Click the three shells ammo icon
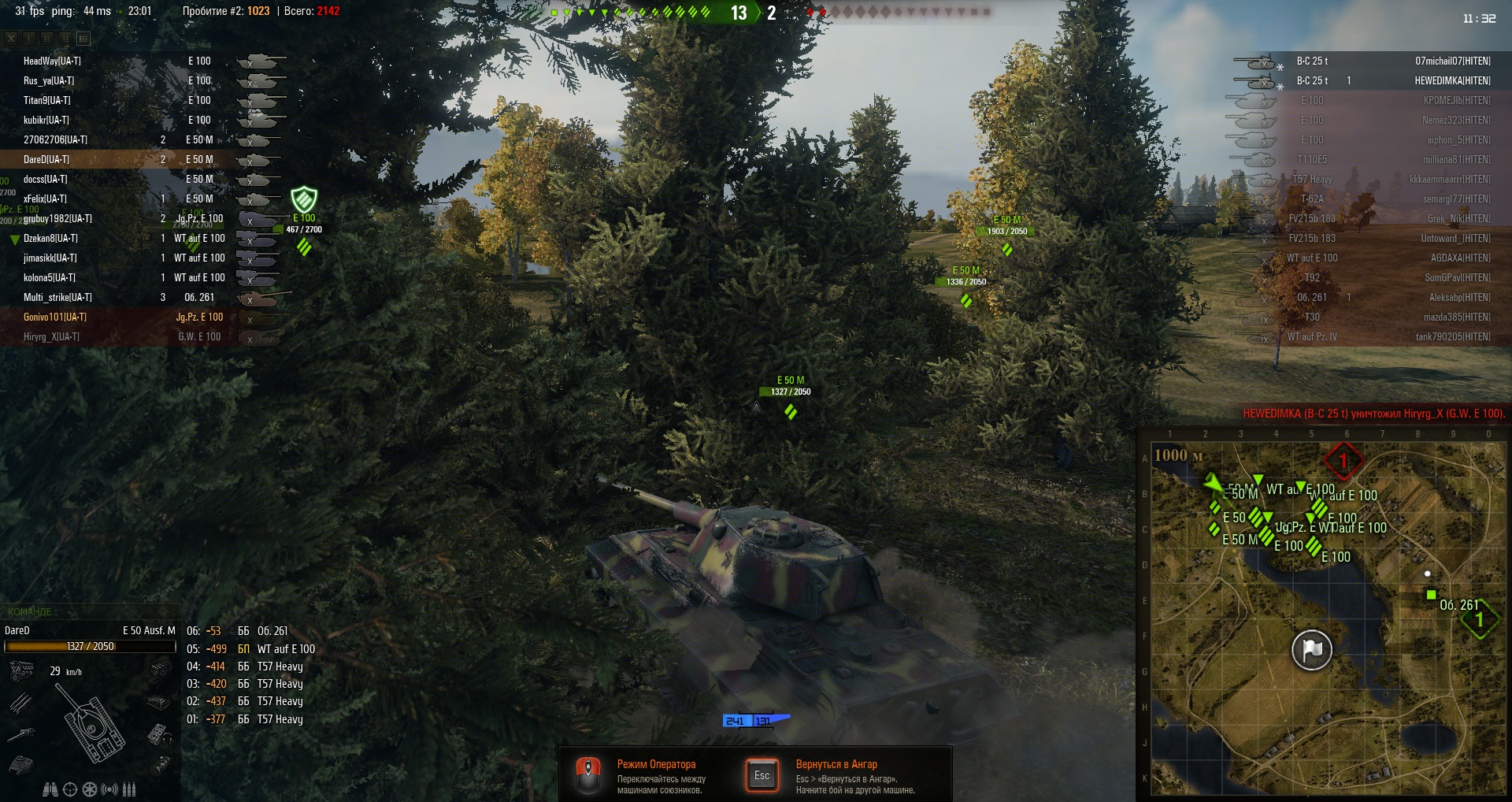1512x802 pixels. (x=130, y=789)
